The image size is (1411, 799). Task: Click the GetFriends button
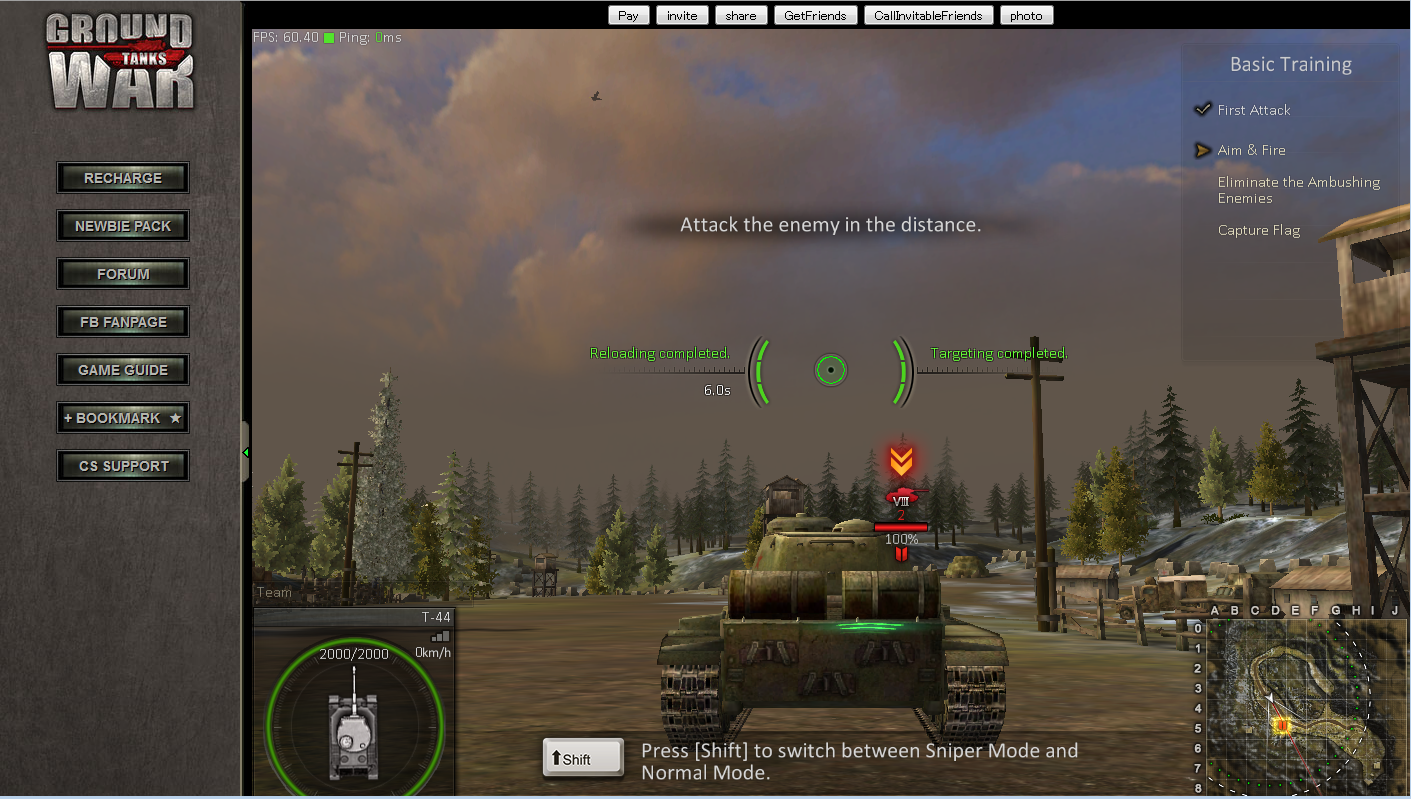click(815, 15)
